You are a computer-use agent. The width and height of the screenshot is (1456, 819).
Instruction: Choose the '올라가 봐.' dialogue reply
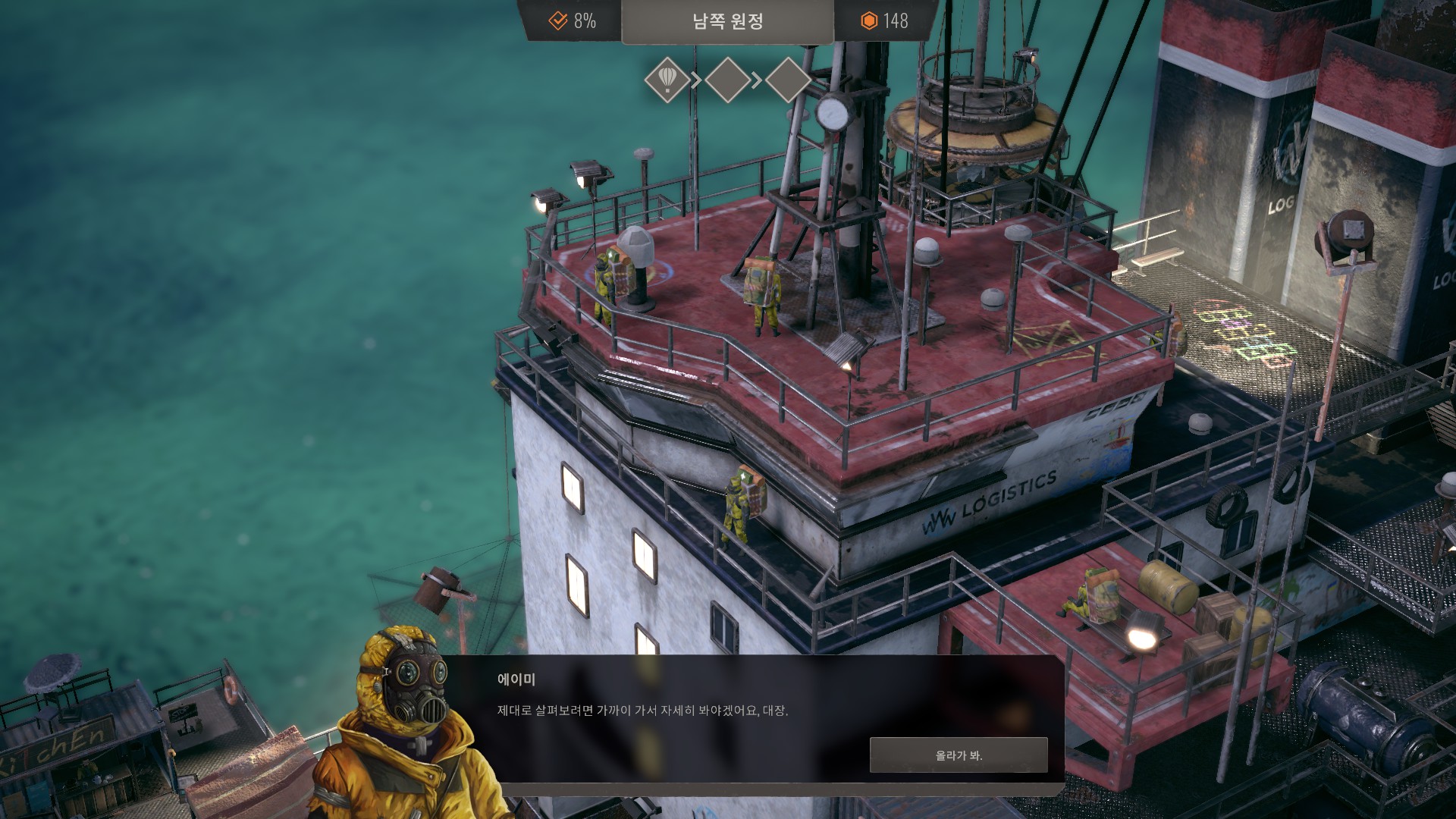[959, 755]
